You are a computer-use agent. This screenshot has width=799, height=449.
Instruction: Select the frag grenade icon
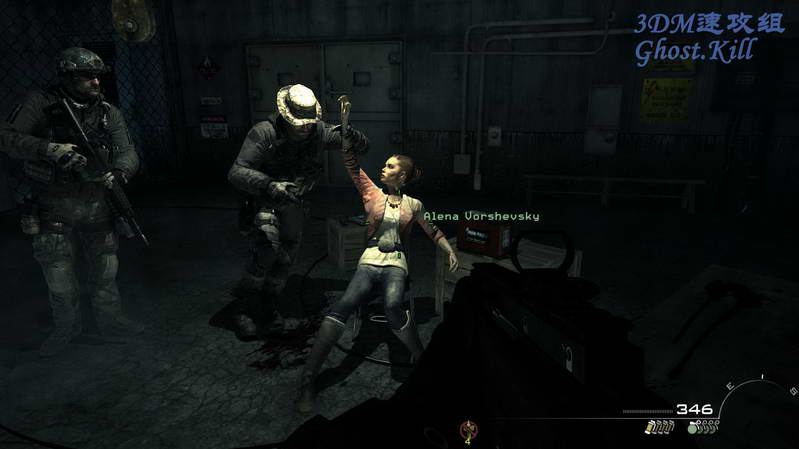693,428
